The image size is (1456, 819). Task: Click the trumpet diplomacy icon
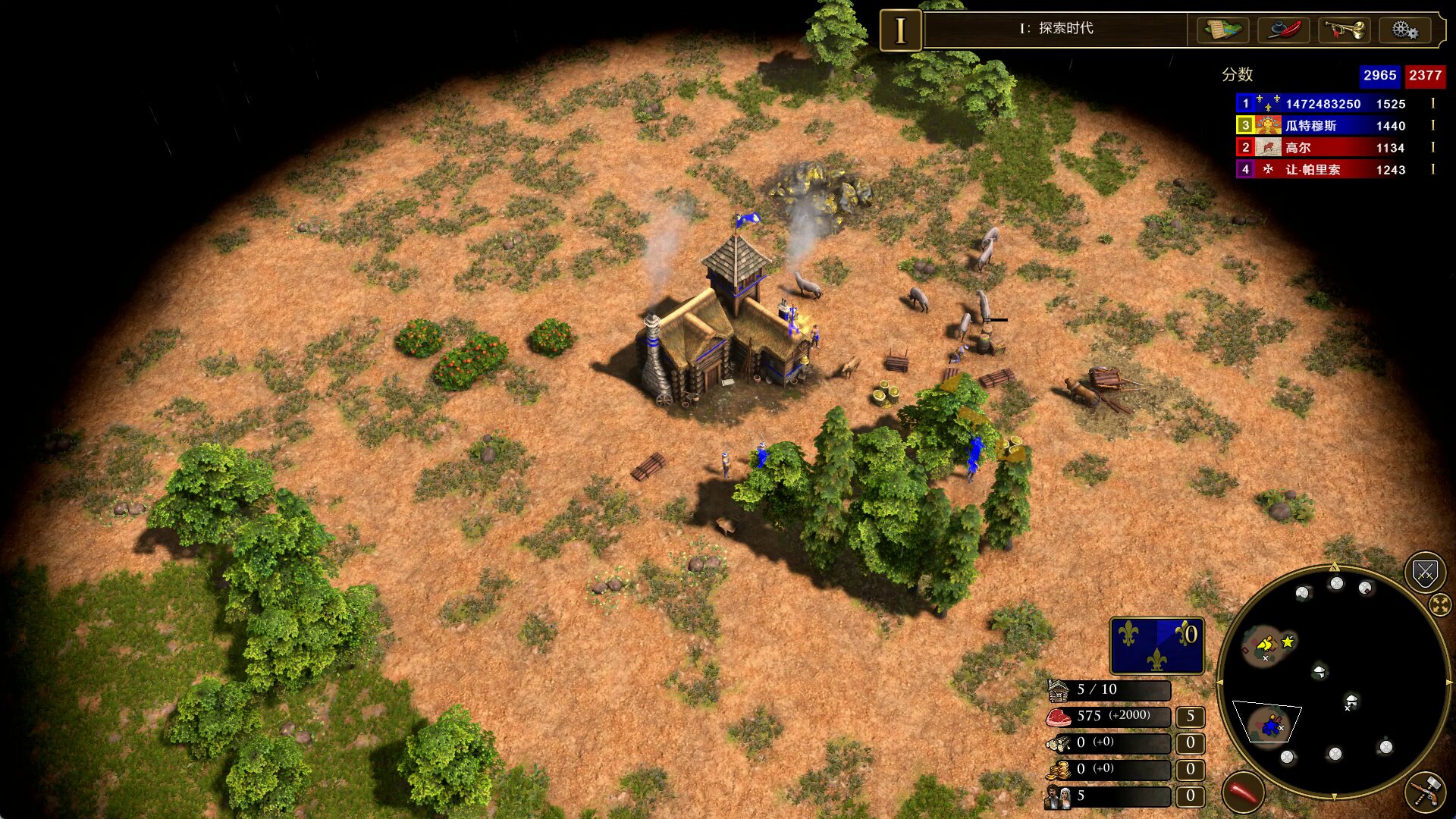pos(1343,30)
